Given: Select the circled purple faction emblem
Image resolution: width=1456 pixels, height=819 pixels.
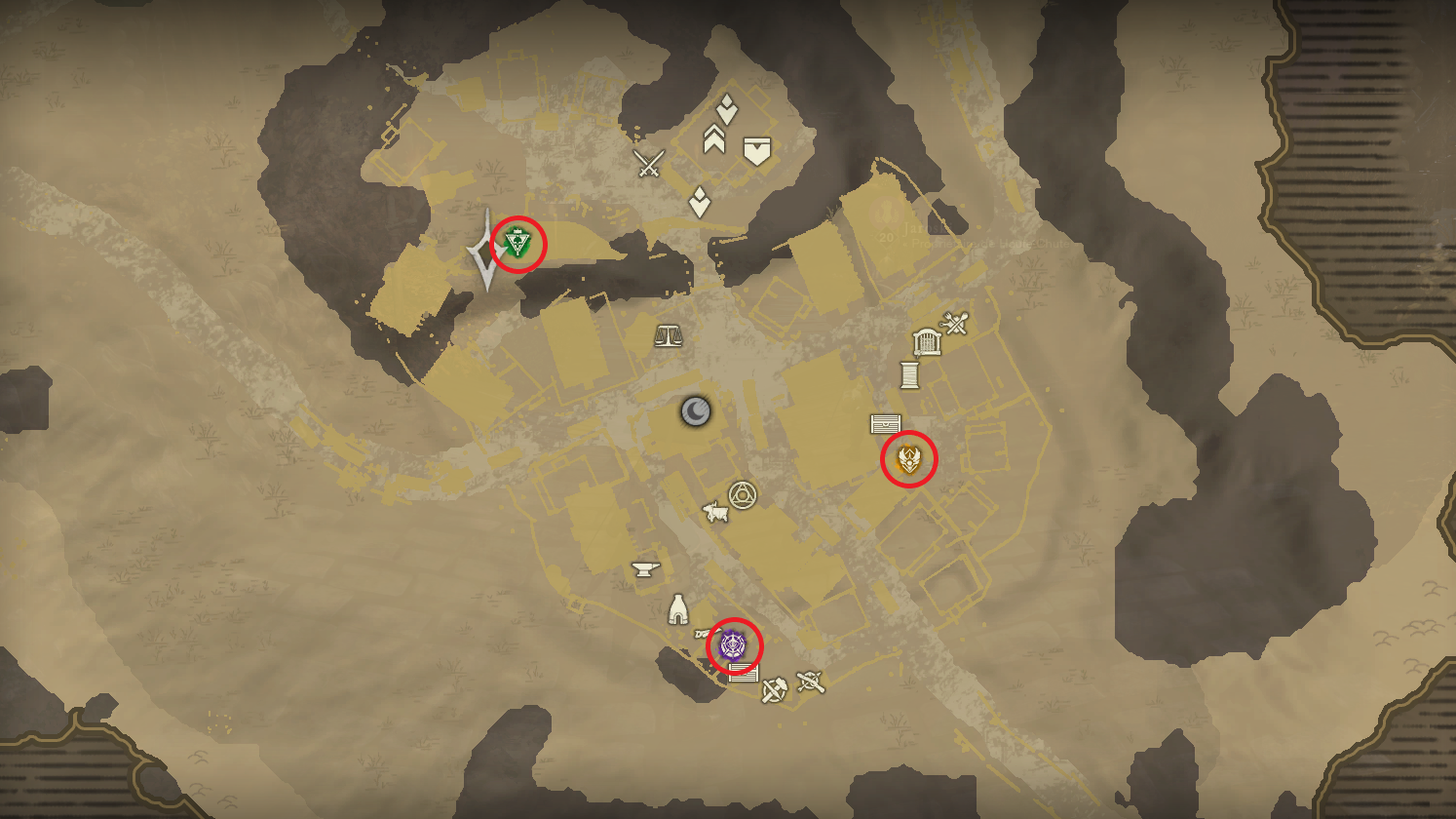Looking at the screenshot, I should 733,645.
